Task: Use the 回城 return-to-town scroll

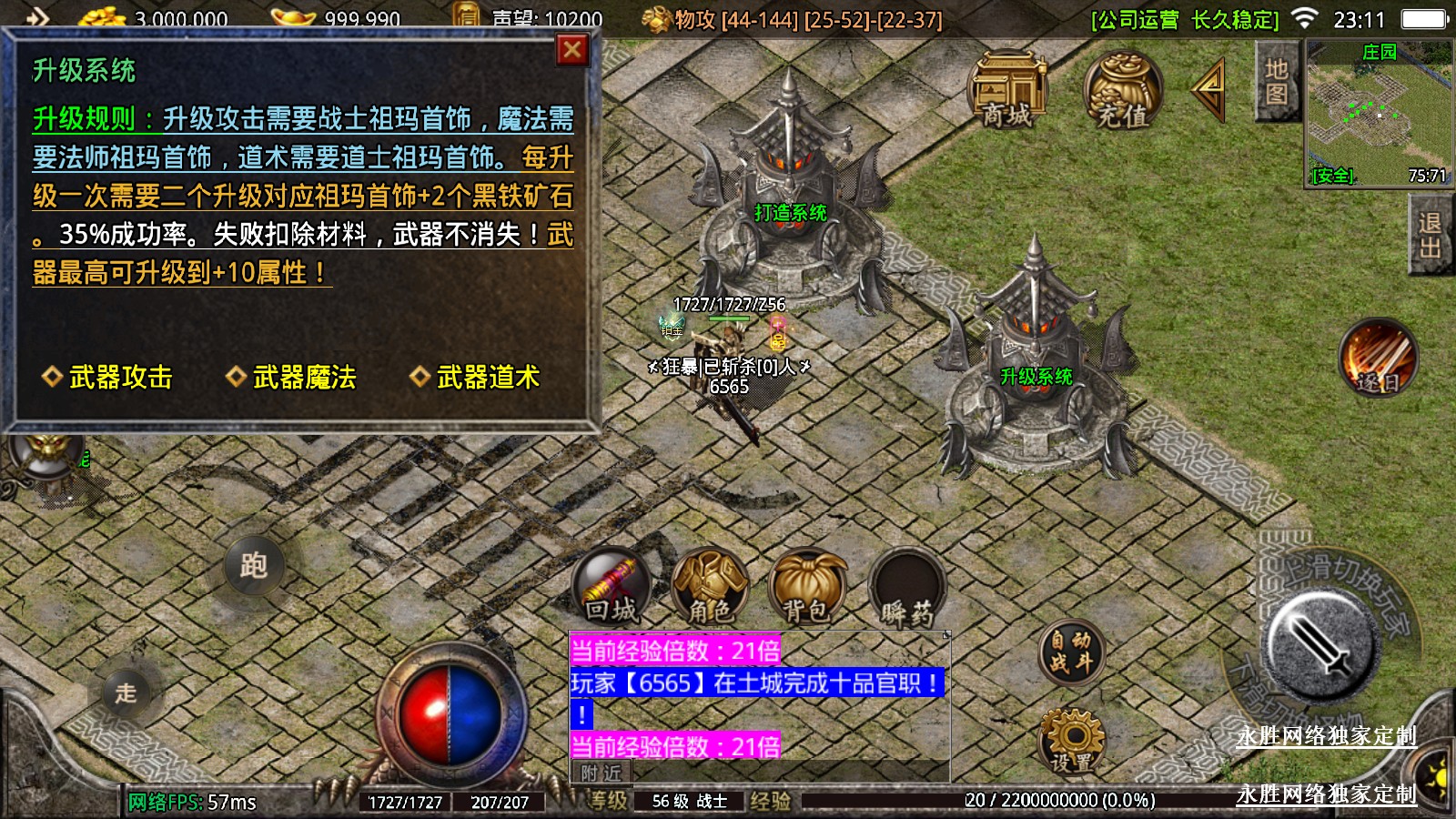Action: pyautogui.click(x=612, y=587)
